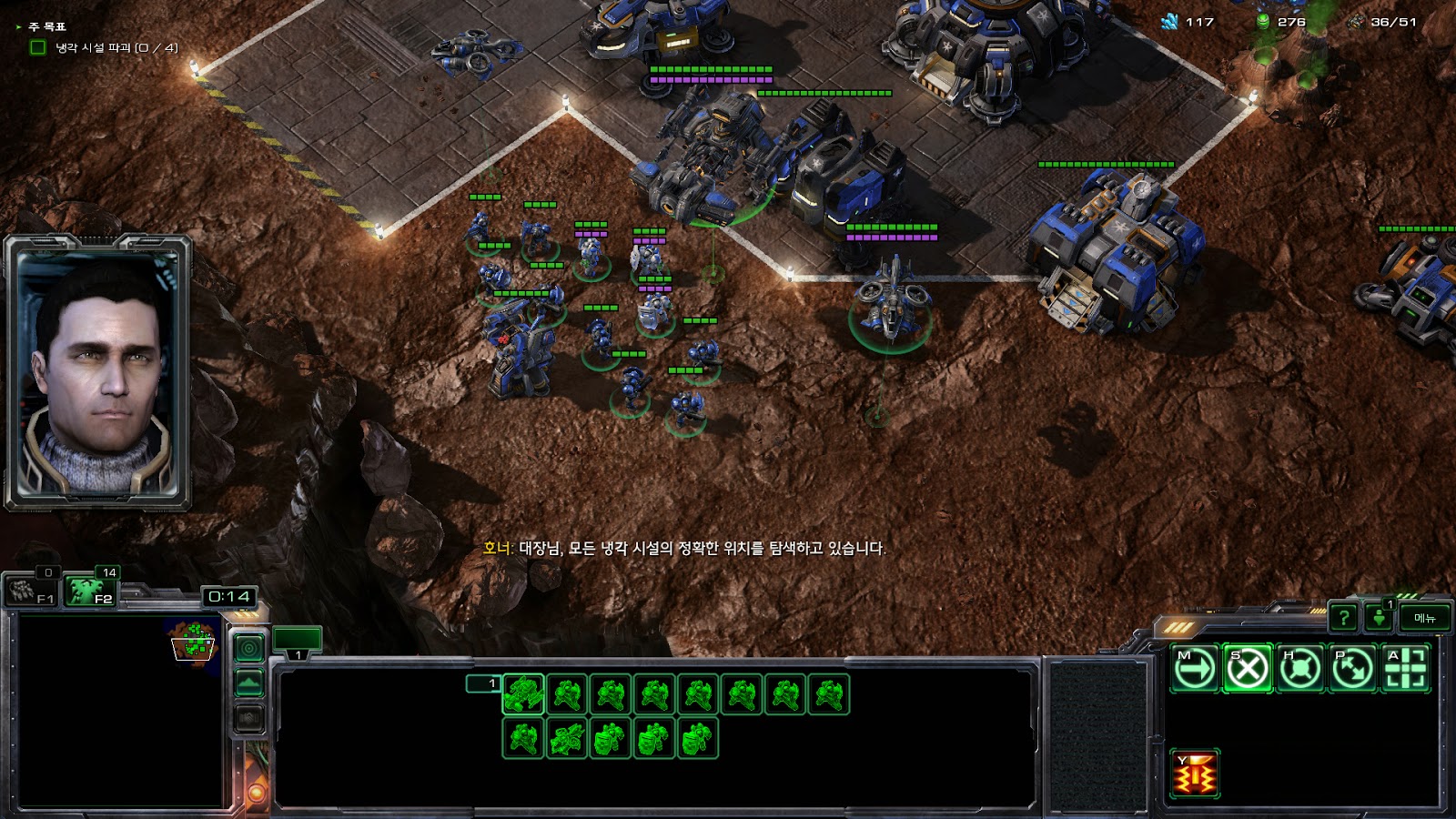Click the main objective entry 냉각 시설 파괴

point(116,47)
